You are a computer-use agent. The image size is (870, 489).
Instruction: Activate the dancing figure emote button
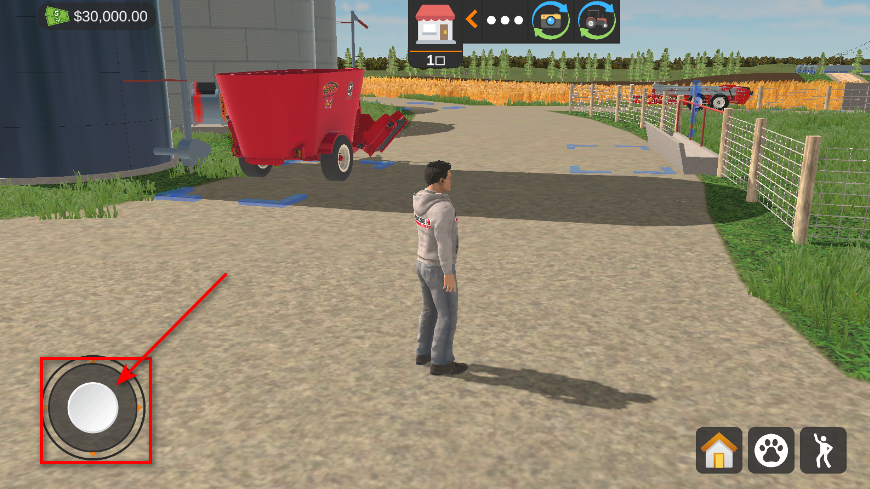[x=823, y=450]
